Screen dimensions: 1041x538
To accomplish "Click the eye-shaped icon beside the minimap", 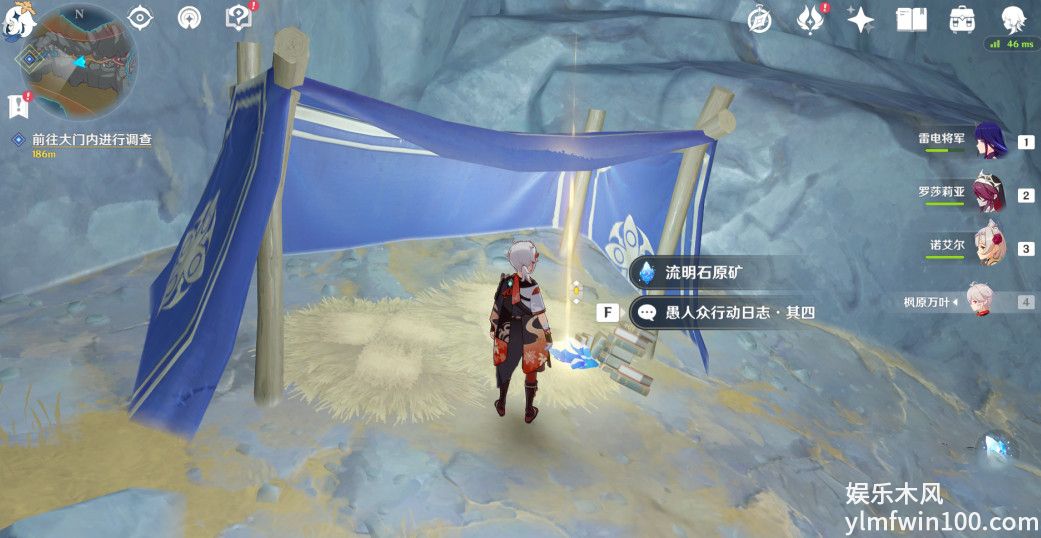I will tap(140, 18).
